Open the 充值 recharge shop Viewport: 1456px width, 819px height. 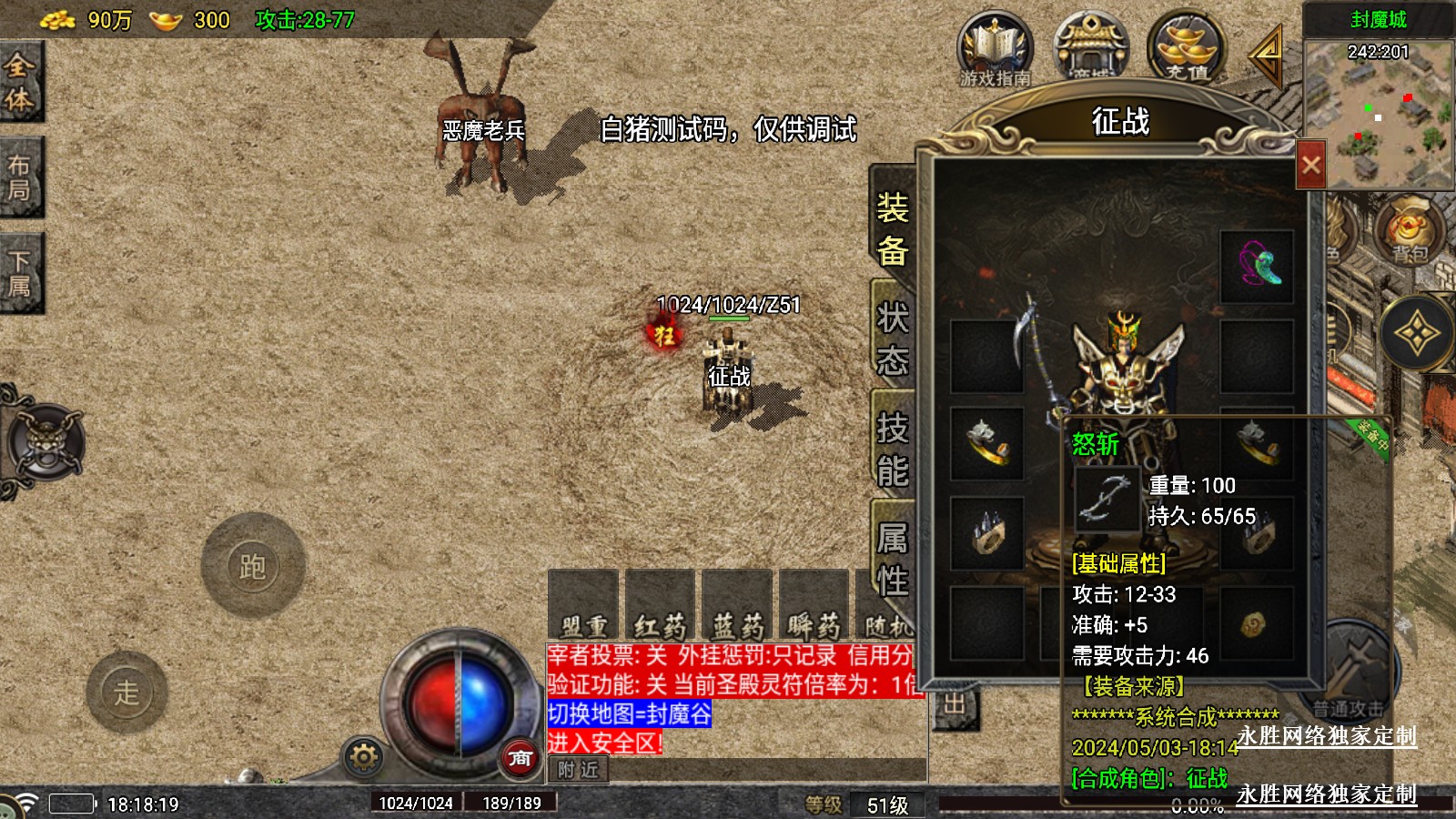pyautogui.click(x=1187, y=50)
